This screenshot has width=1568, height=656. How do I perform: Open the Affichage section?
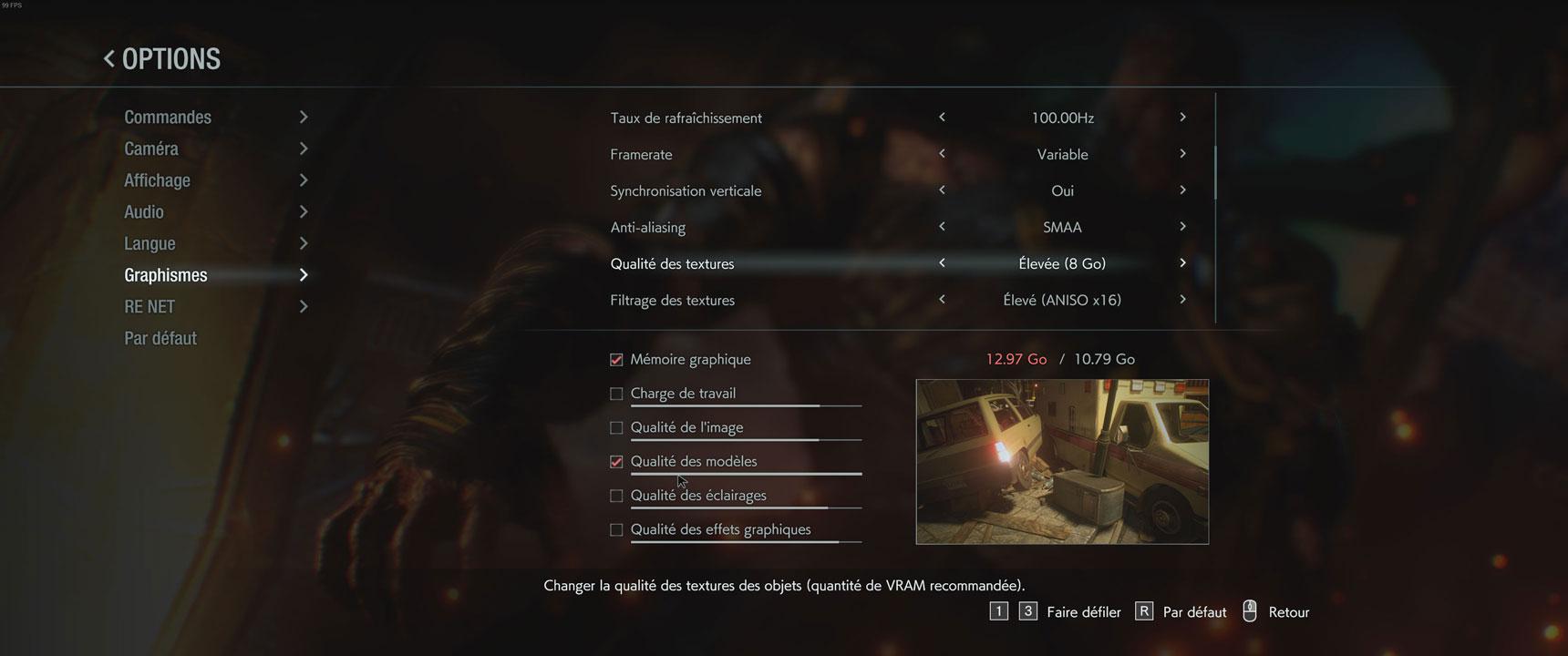pos(157,179)
